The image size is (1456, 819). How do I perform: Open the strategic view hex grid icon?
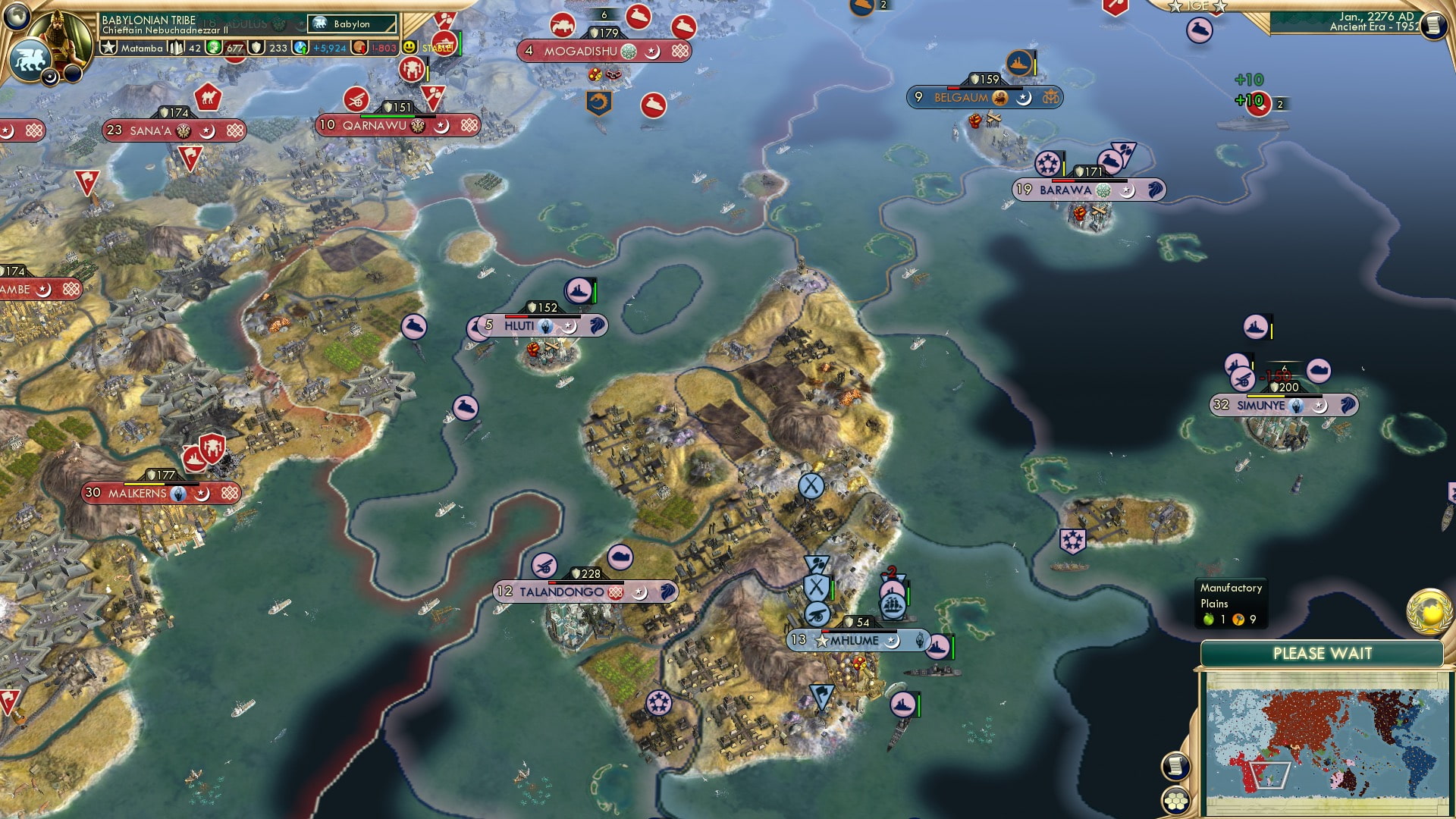(x=1175, y=802)
